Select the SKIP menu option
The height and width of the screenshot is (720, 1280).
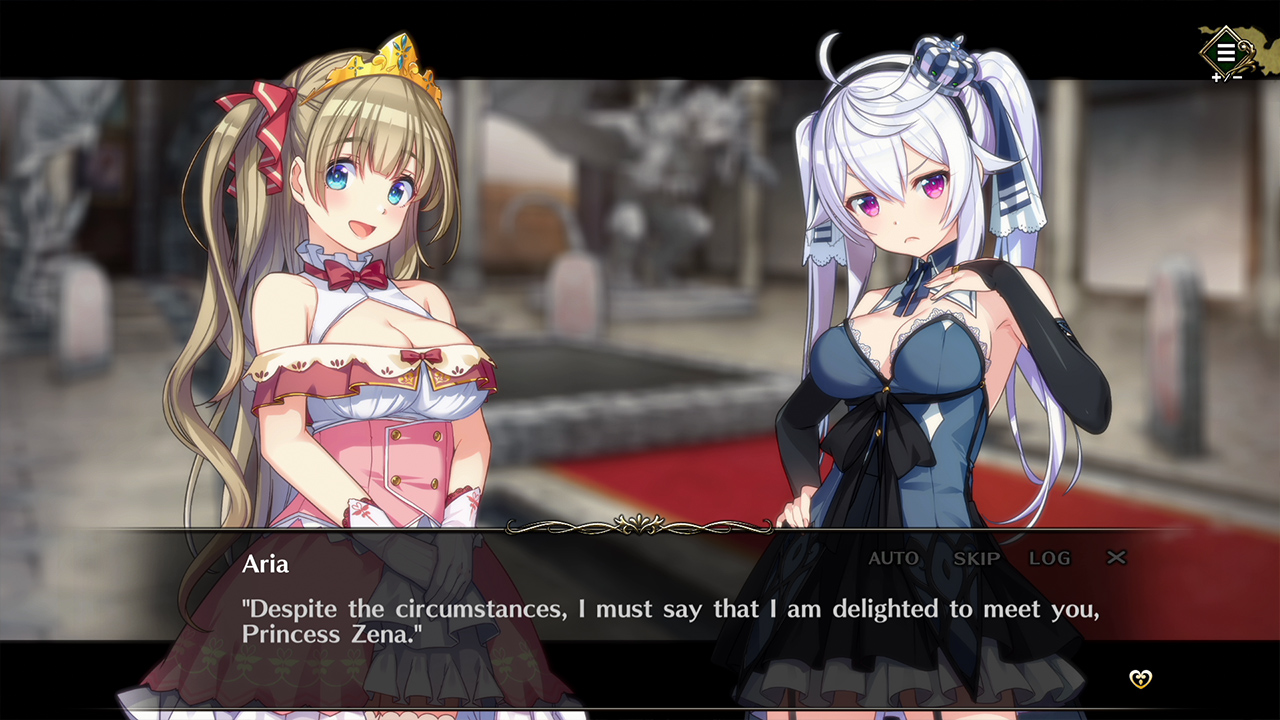[975, 559]
